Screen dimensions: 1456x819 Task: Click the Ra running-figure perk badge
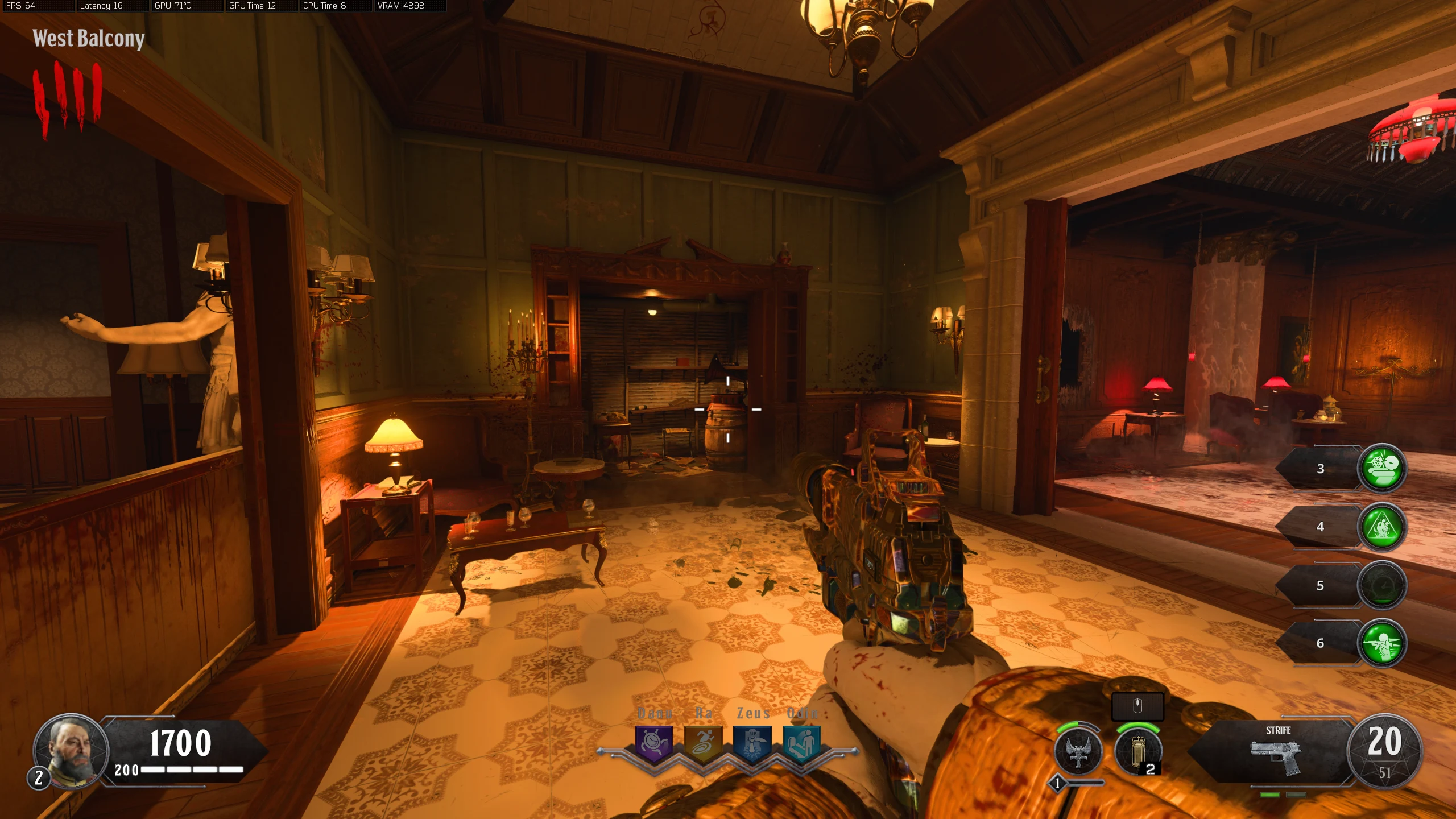(x=703, y=743)
